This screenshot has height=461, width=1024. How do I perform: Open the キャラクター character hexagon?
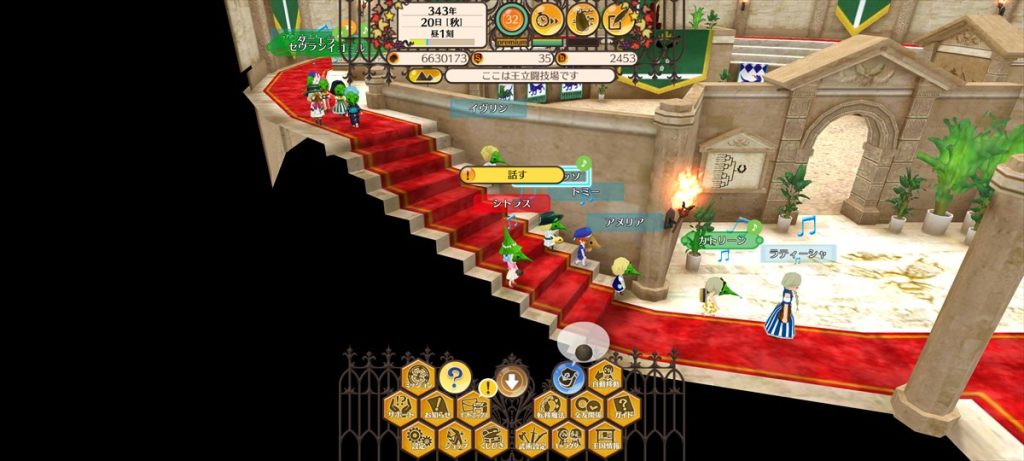click(566, 437)
